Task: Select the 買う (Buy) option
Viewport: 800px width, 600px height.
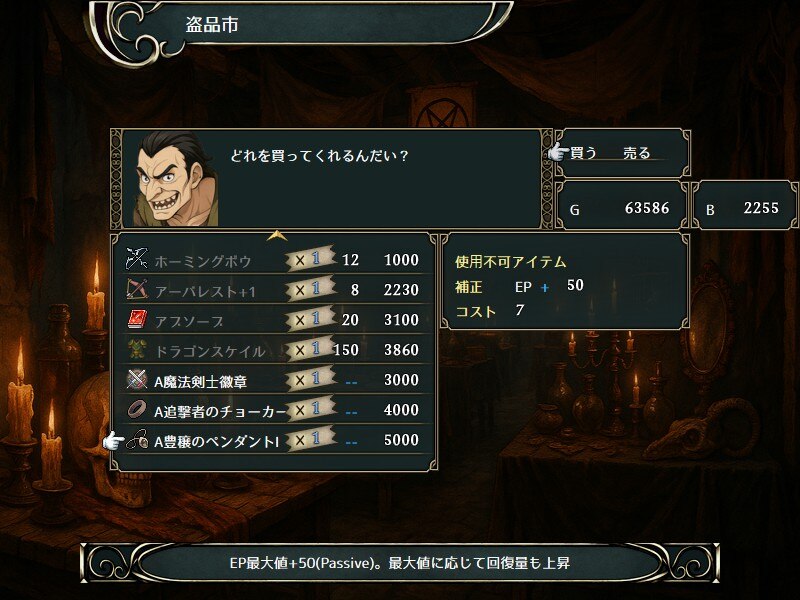Action: tap(584, 153)
